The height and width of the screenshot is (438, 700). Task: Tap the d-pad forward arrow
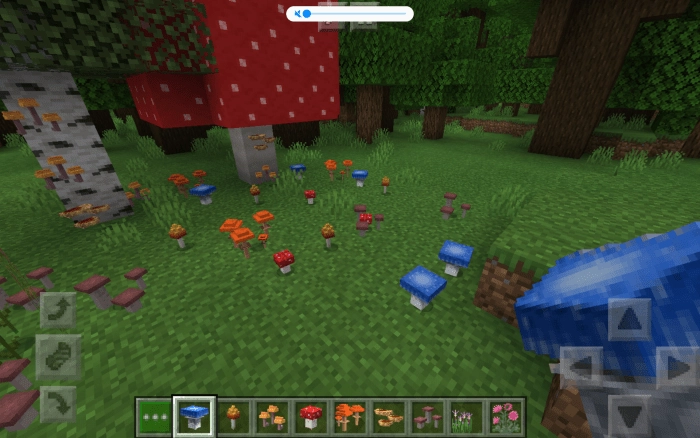(x=629, y=320)
